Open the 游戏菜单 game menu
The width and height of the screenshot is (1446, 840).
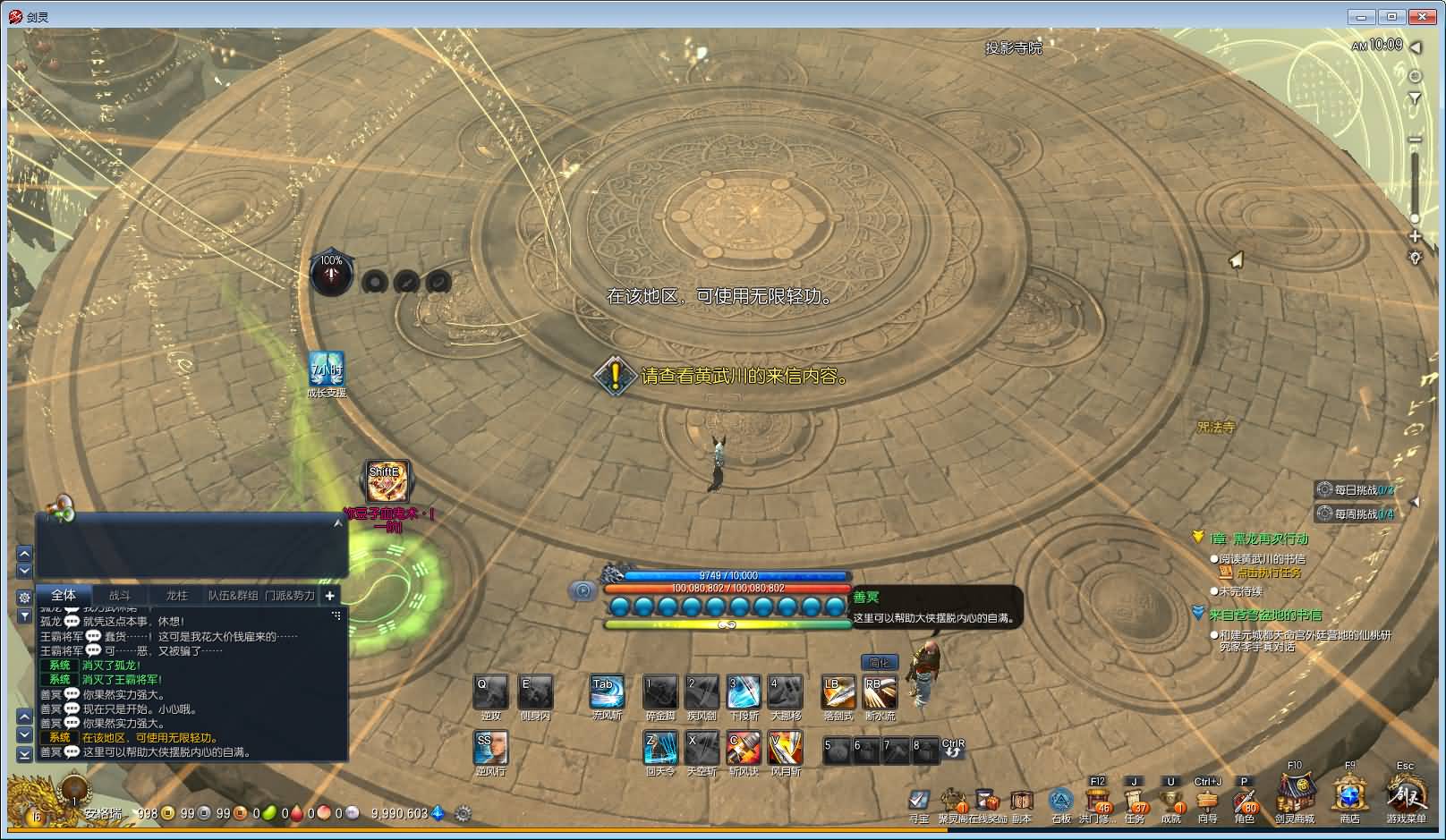(1406, 794)
